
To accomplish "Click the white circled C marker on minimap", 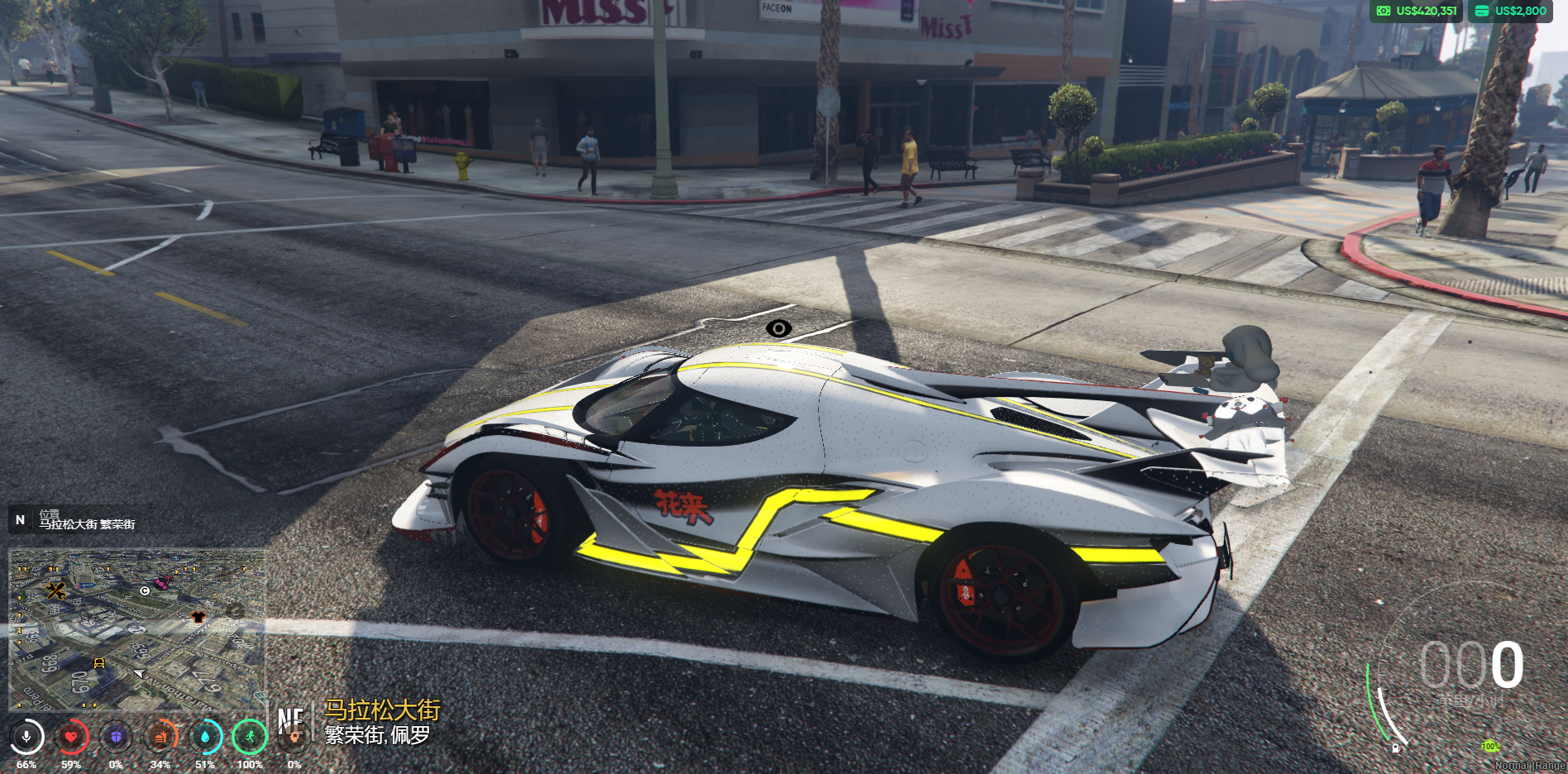I will [145, 590].
